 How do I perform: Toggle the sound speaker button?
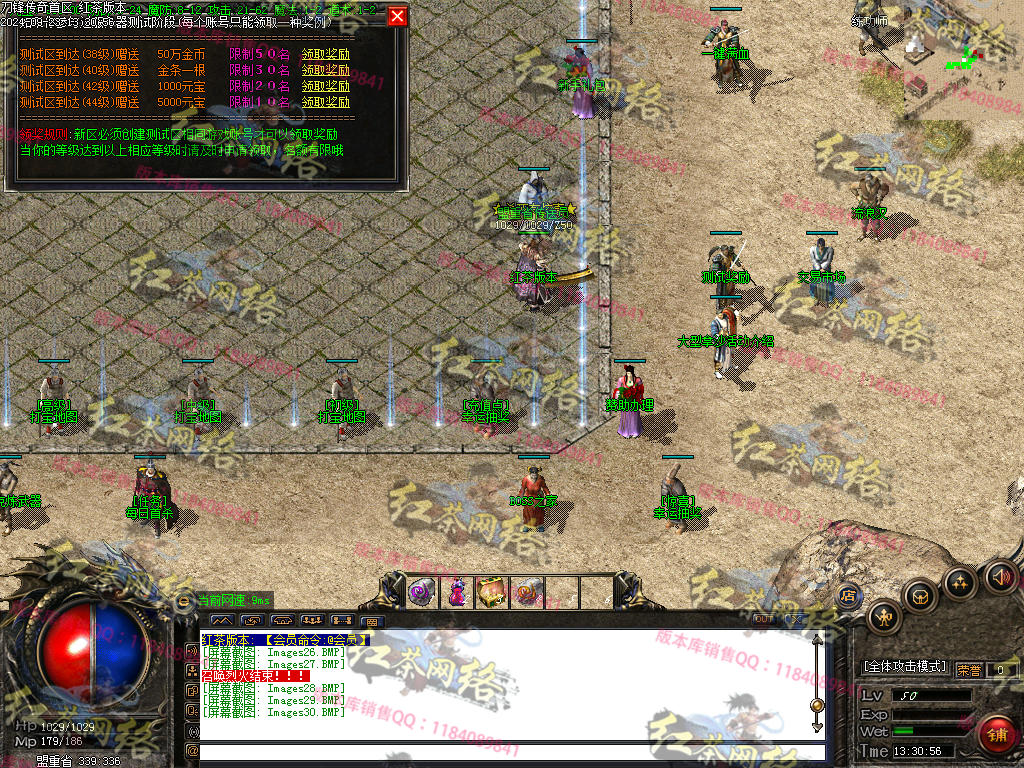1000,577
